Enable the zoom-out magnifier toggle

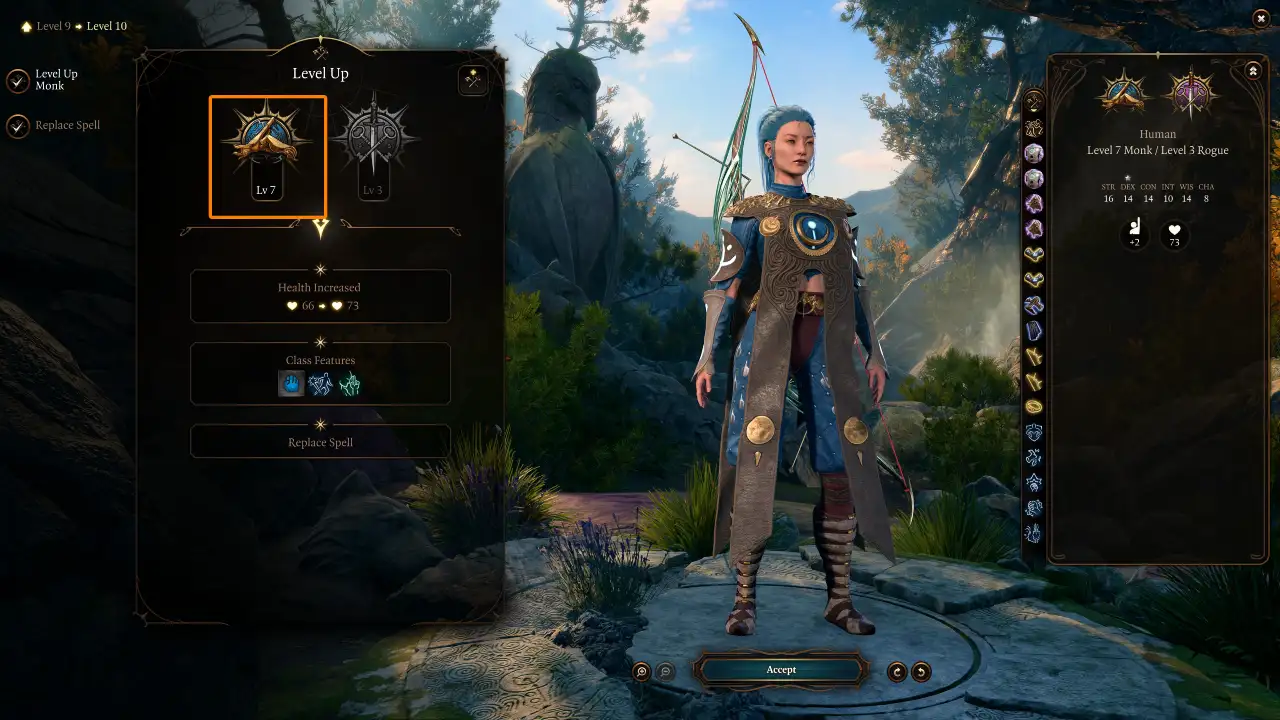point(664,671)
